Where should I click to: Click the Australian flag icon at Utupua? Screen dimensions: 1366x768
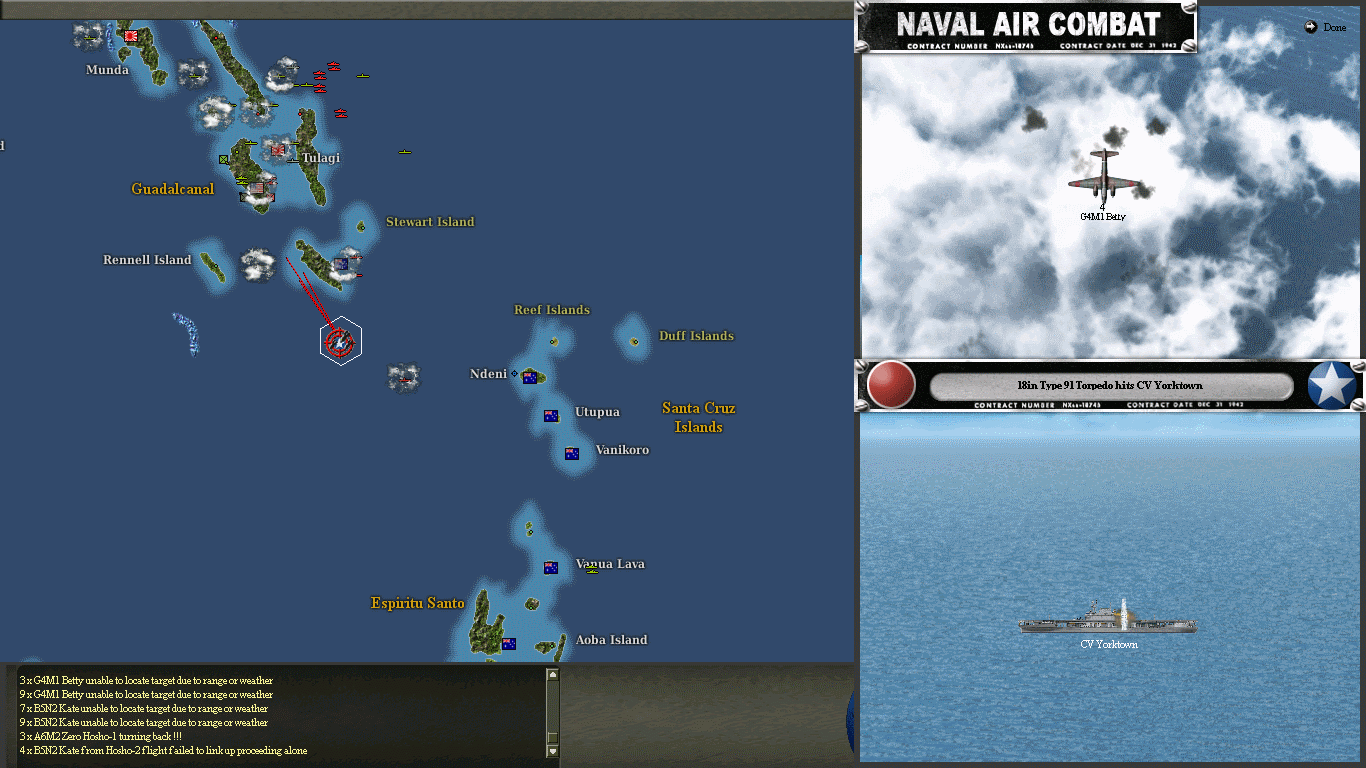tap(550, 414)
